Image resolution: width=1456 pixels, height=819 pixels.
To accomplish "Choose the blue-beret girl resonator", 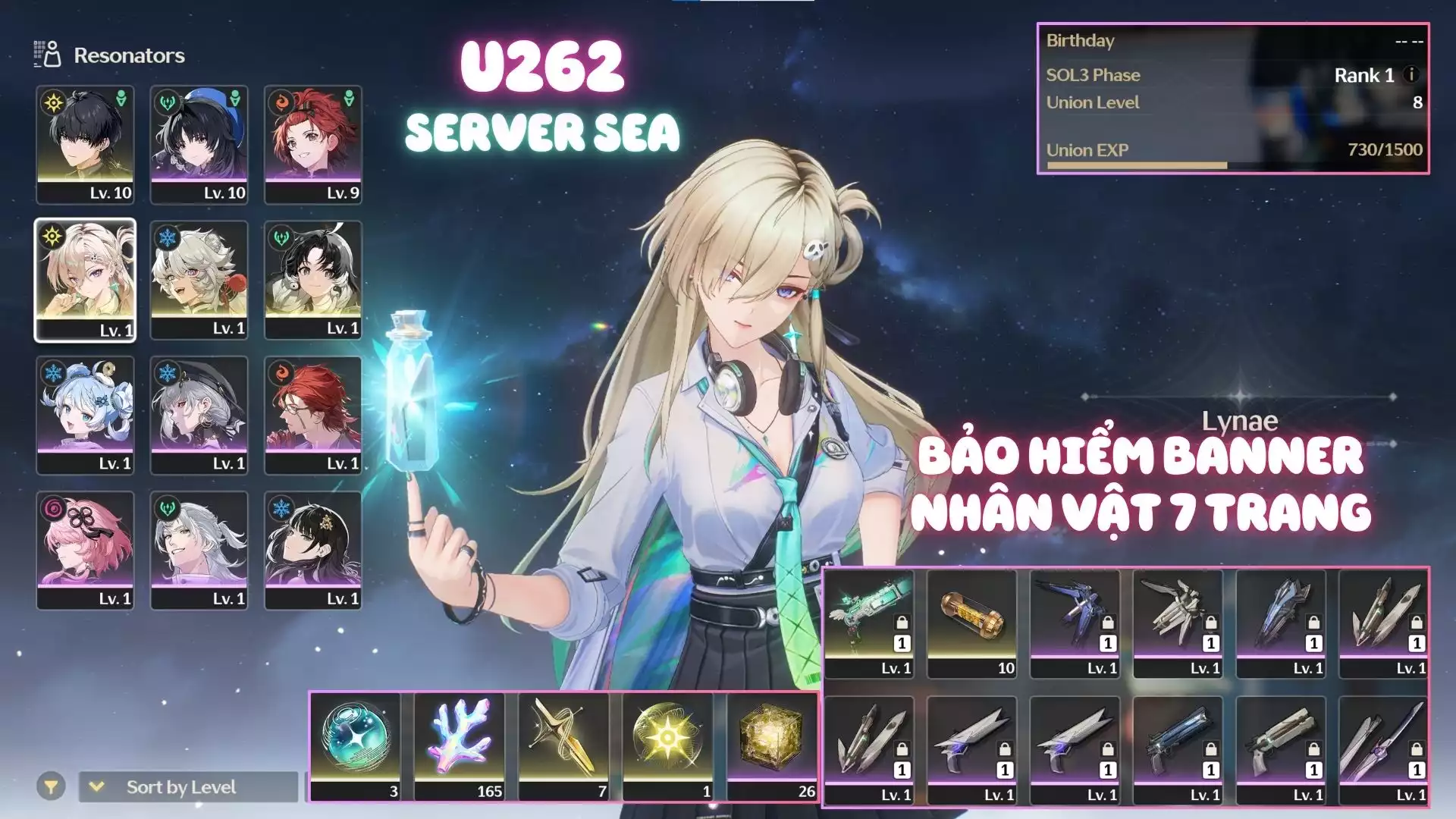I will click(x=199, y=144).
